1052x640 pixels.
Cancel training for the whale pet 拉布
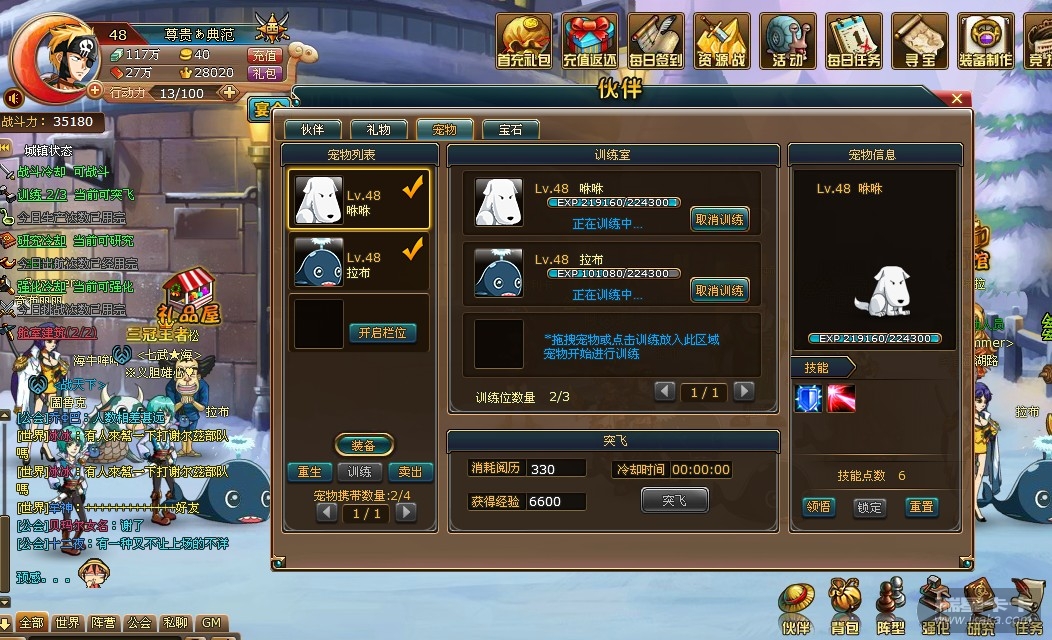tap(719, 291)
